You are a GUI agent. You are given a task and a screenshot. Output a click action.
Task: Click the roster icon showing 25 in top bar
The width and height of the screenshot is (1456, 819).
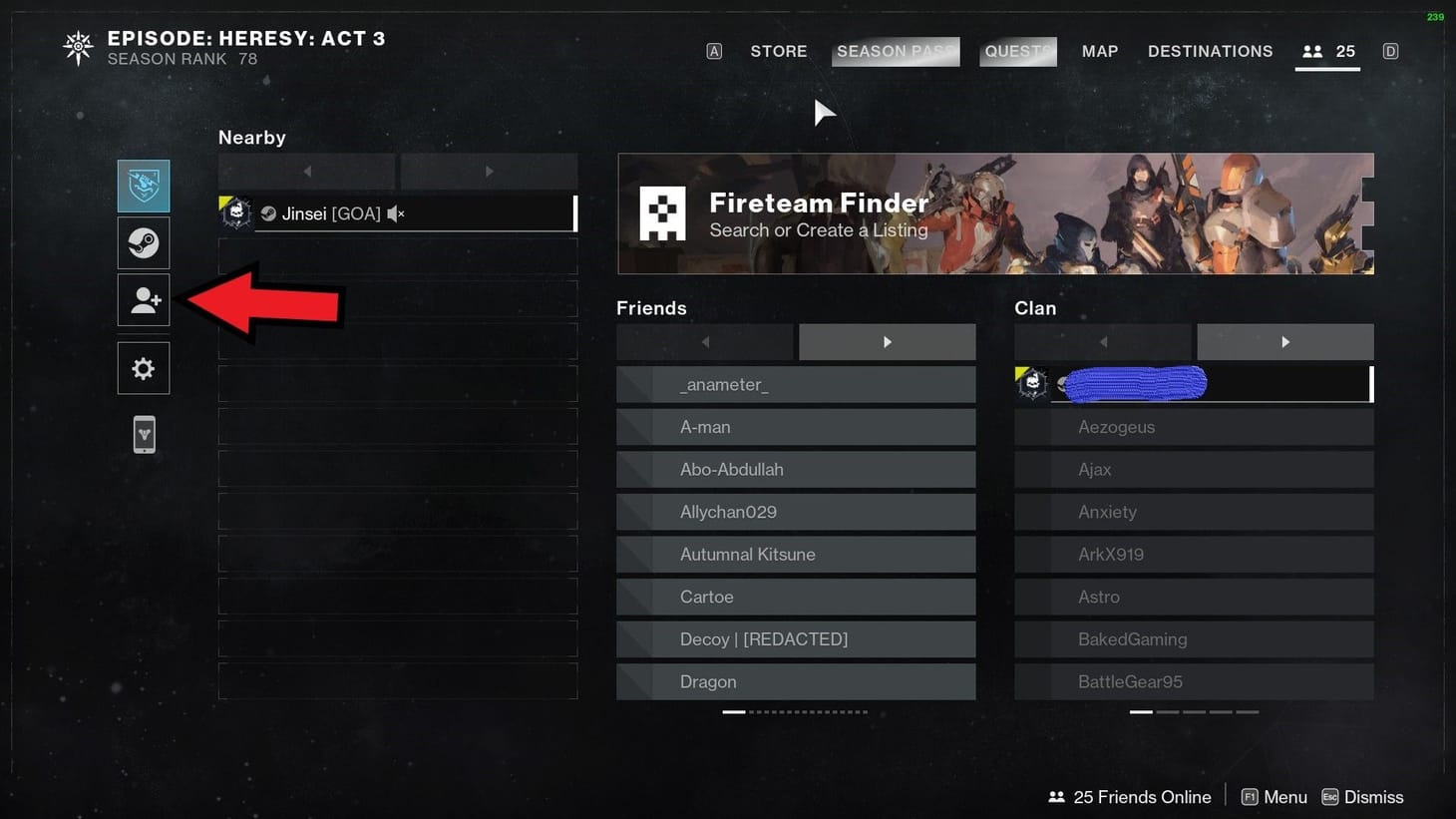pyautogui.click(x=1327, y=51)
